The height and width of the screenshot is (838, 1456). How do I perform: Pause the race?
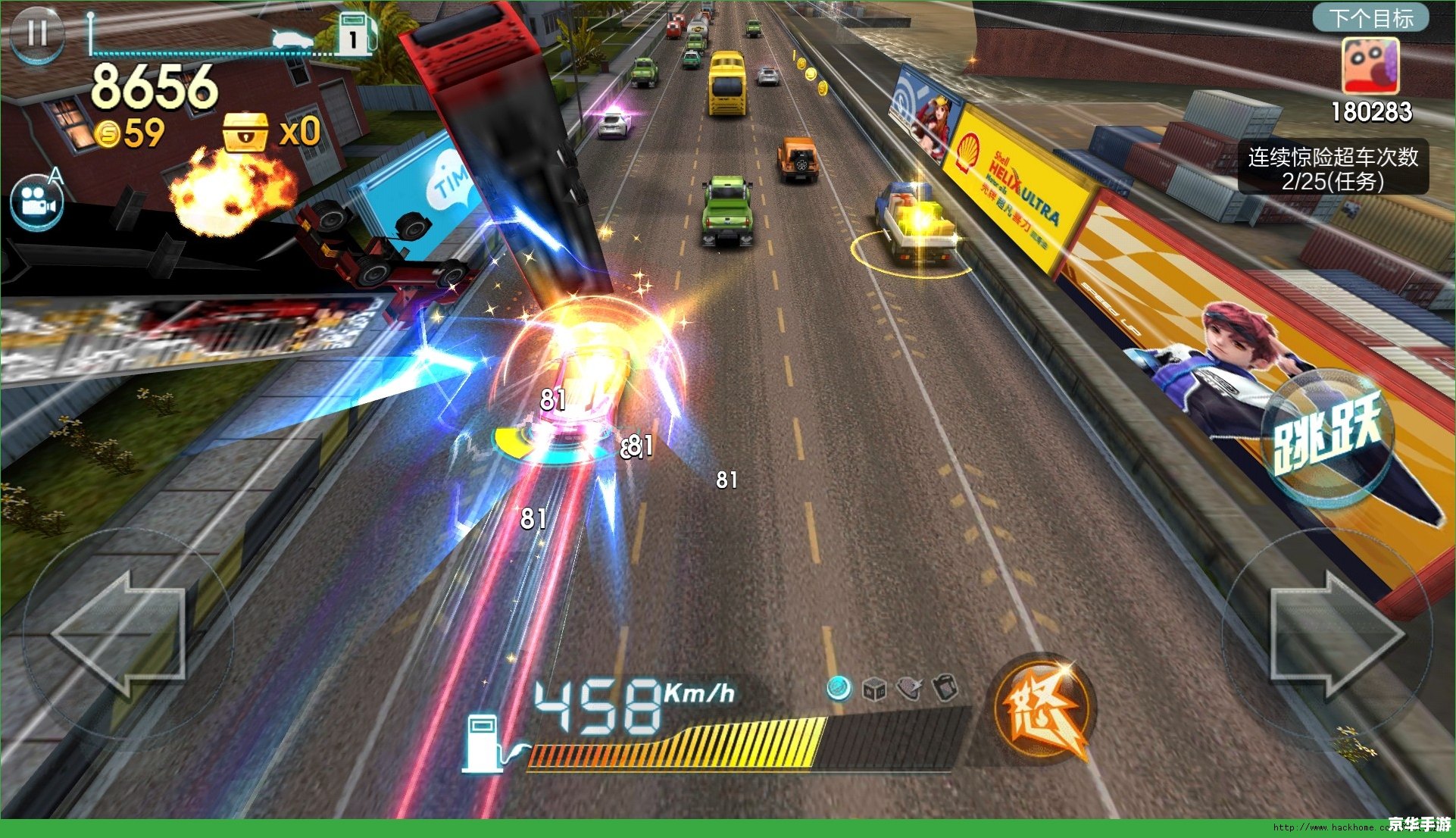(x=36, y=33)
